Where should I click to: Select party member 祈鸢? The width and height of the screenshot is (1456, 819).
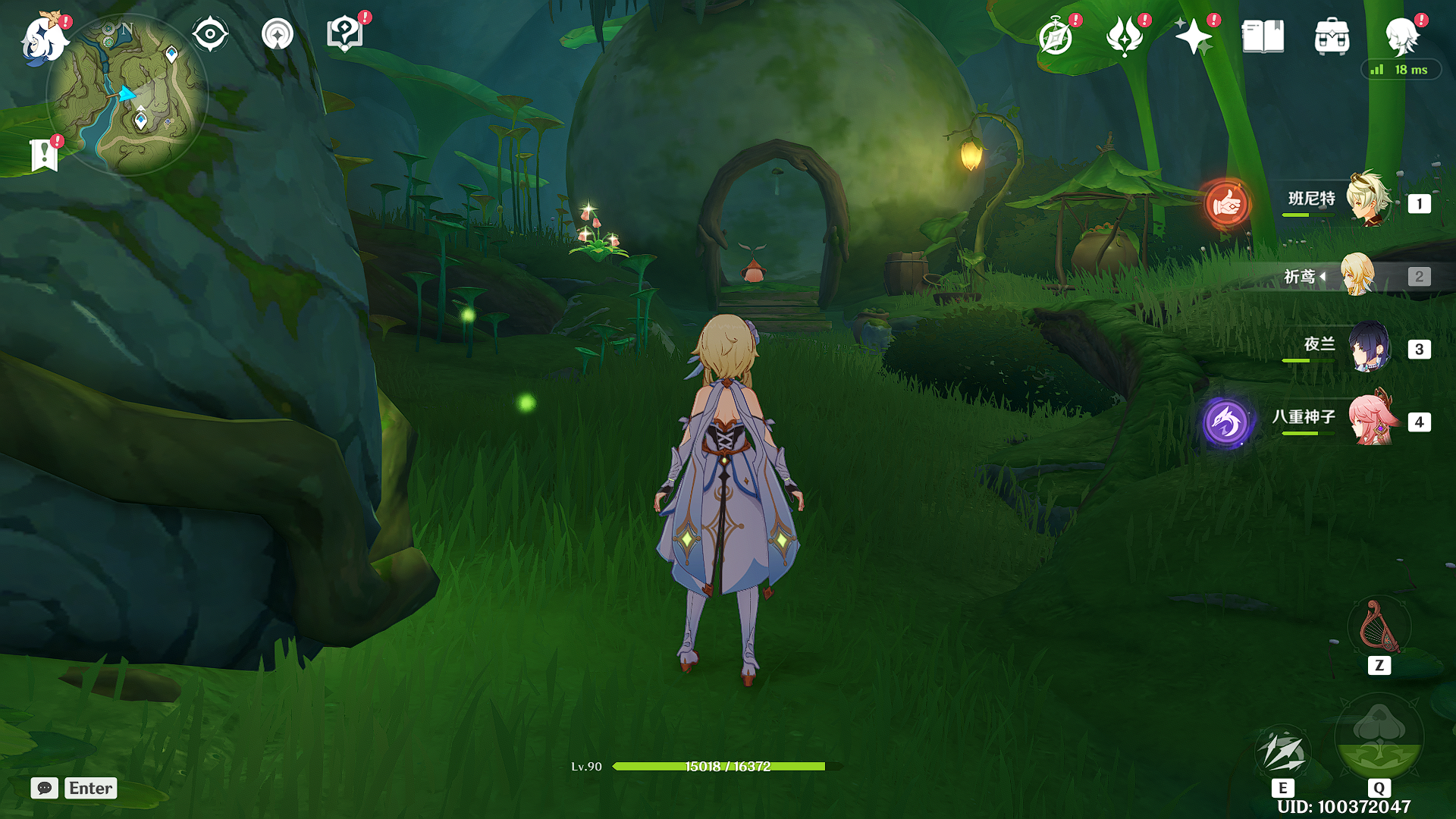[x=1357, y=275]
